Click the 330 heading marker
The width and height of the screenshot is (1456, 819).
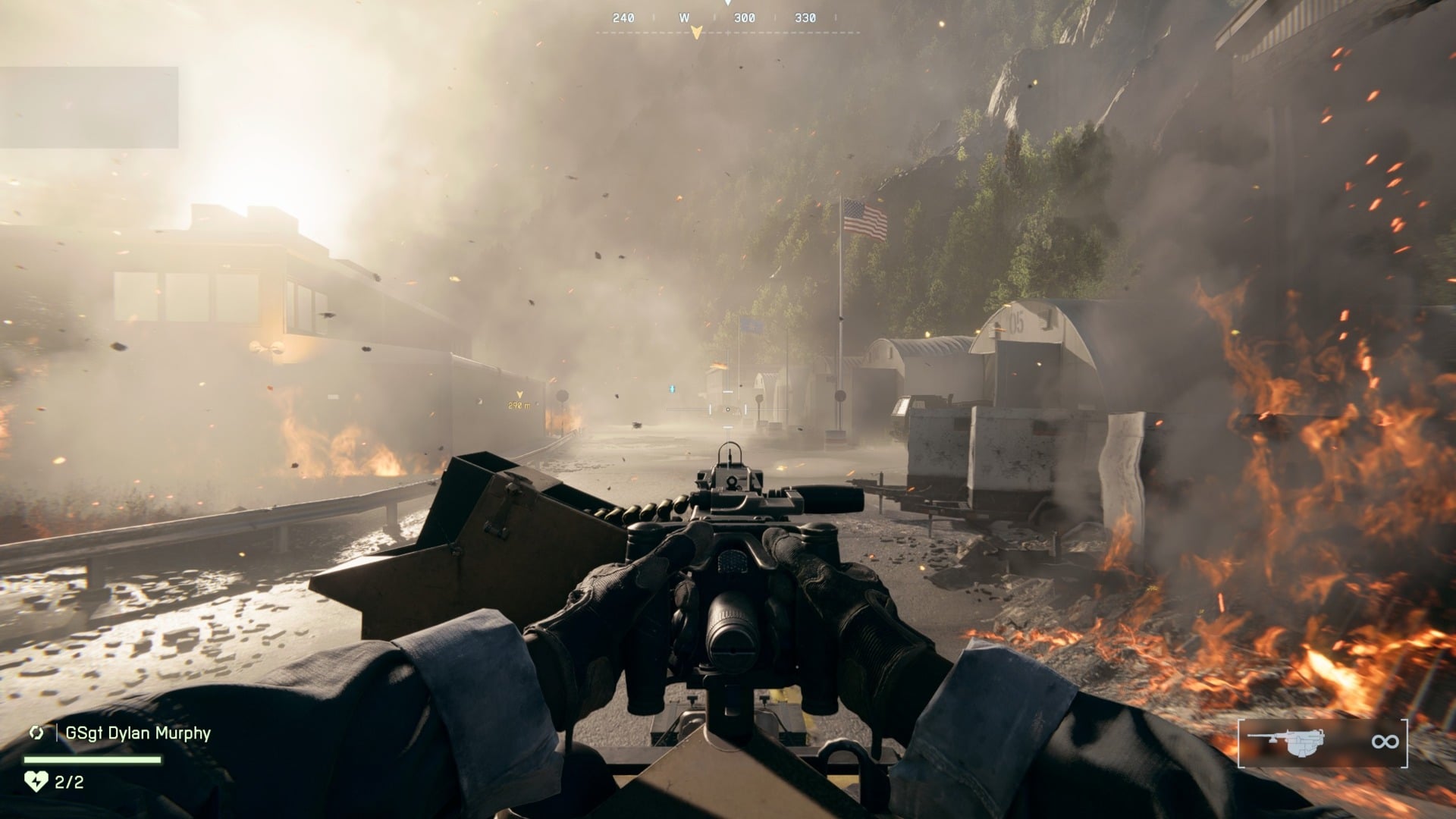pyautogui.click(x=804, y=16)
